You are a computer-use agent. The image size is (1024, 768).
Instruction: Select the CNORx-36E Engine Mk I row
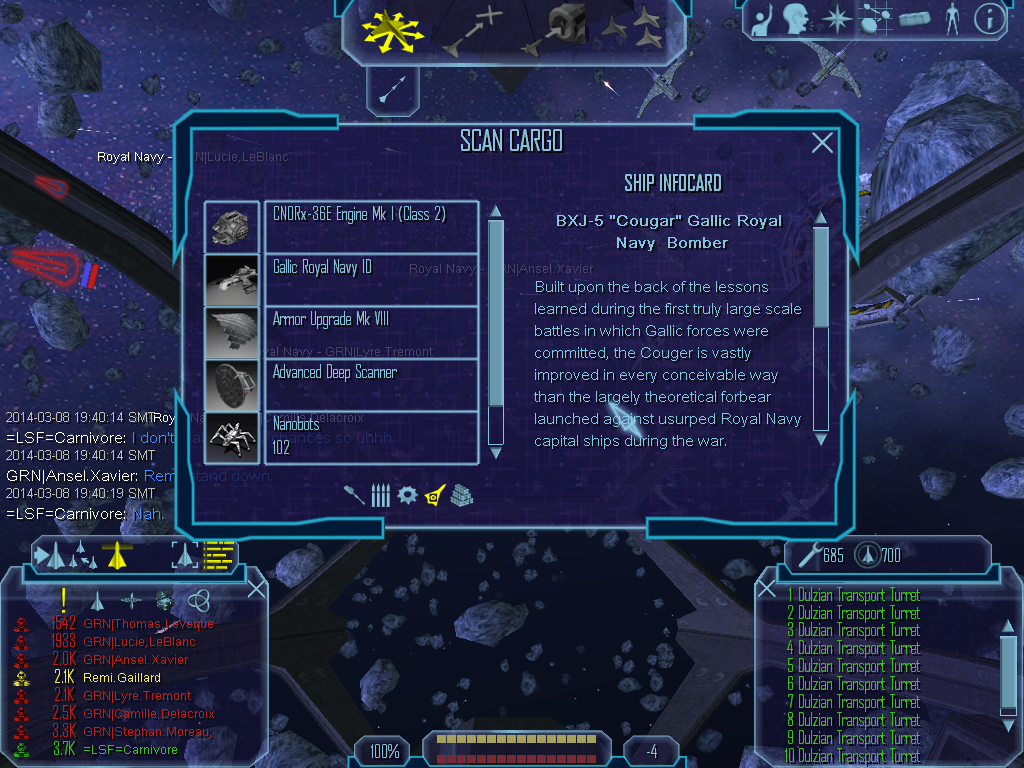tap(370, 227)
